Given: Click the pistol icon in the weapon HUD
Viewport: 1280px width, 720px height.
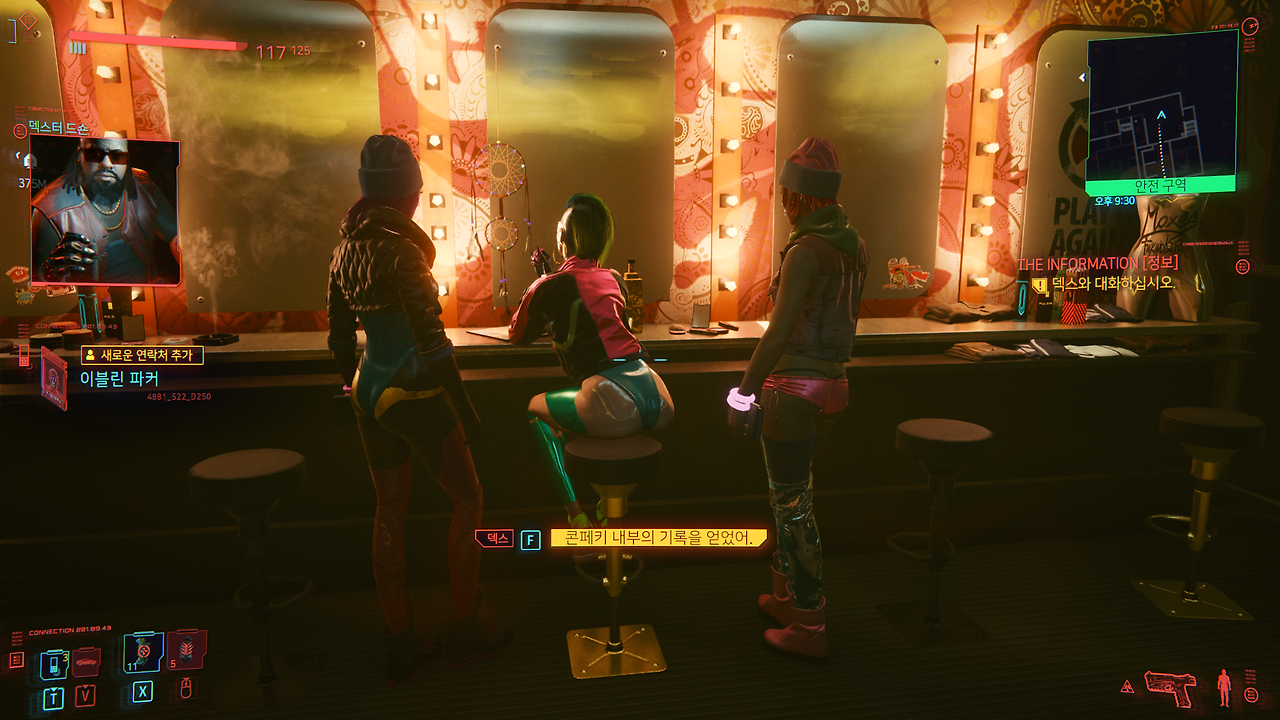Looking at the screenshot, I should [1170, 689].
